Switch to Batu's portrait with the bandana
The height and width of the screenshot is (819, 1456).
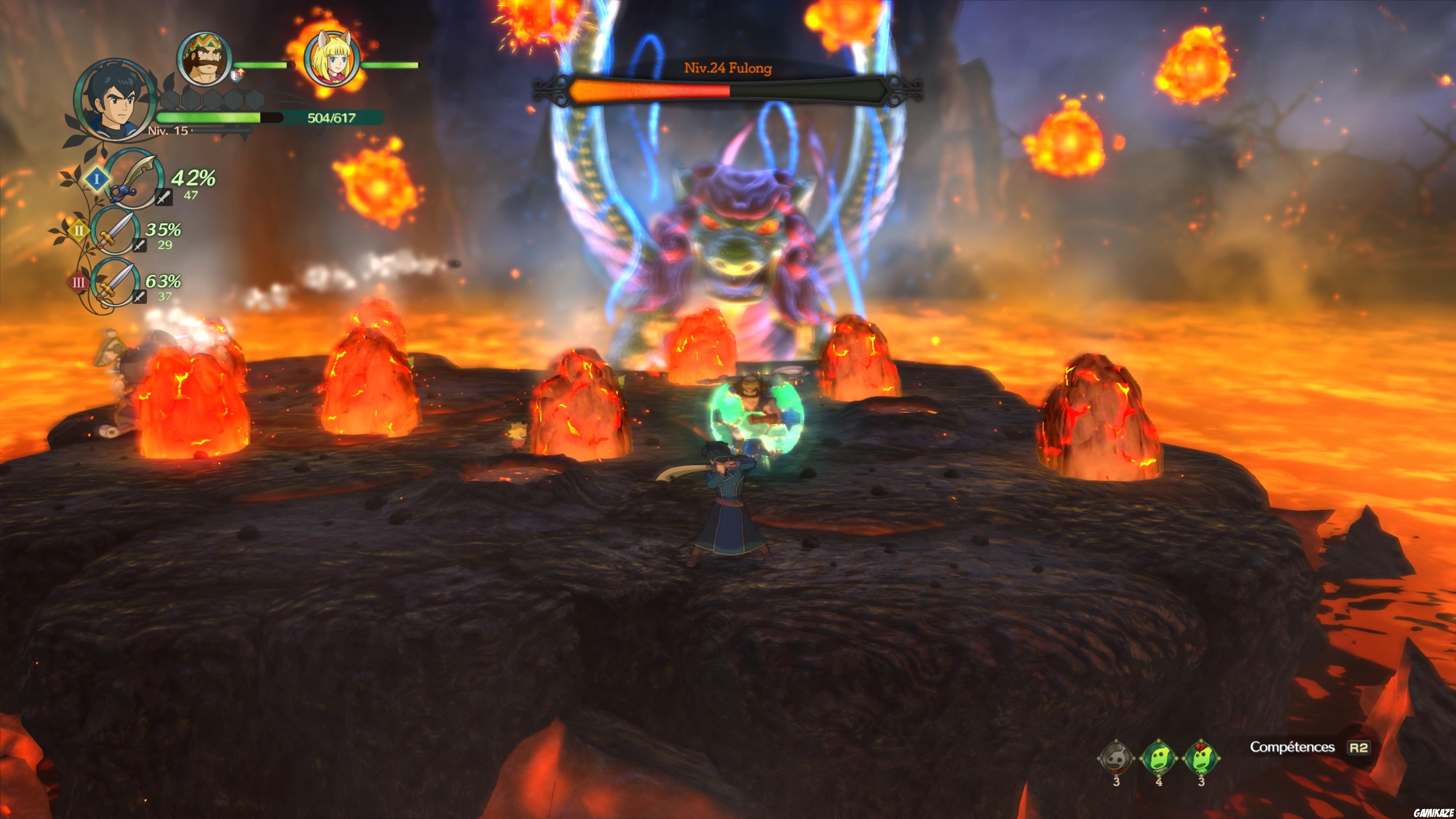(x=204, y=58)
